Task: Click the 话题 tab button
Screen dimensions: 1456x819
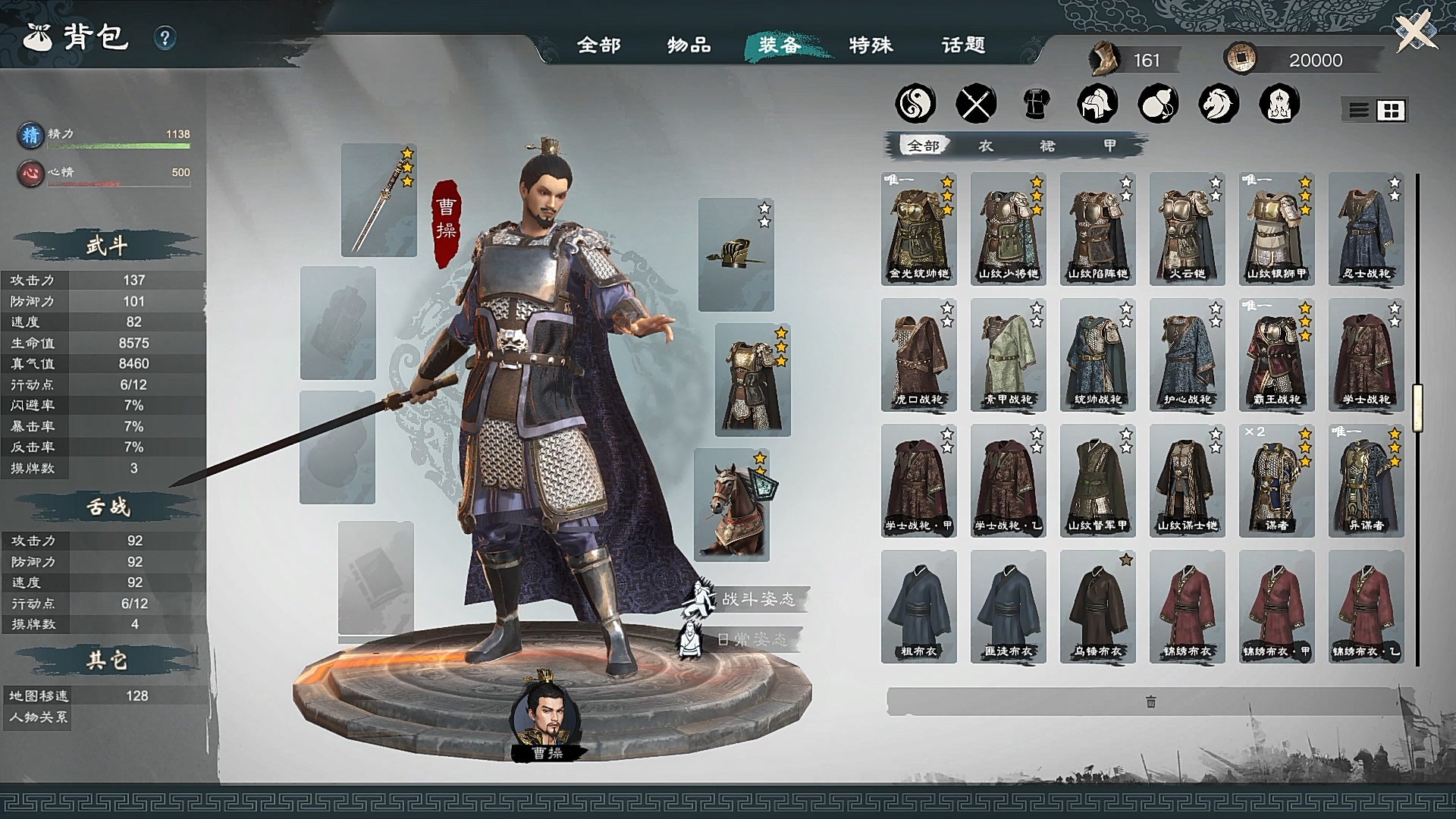Action: [x=962, y=45]
